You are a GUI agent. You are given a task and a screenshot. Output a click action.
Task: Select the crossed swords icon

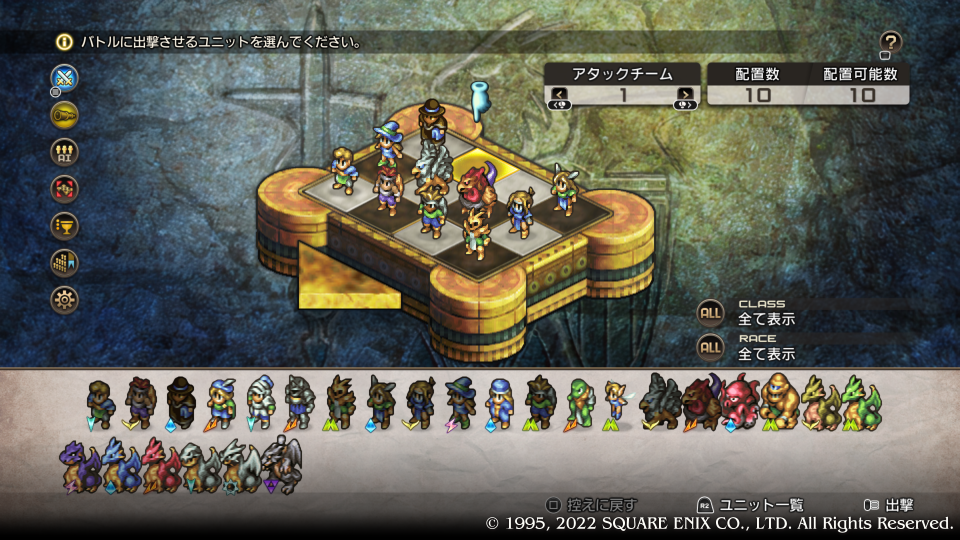(x=65, y=78)
